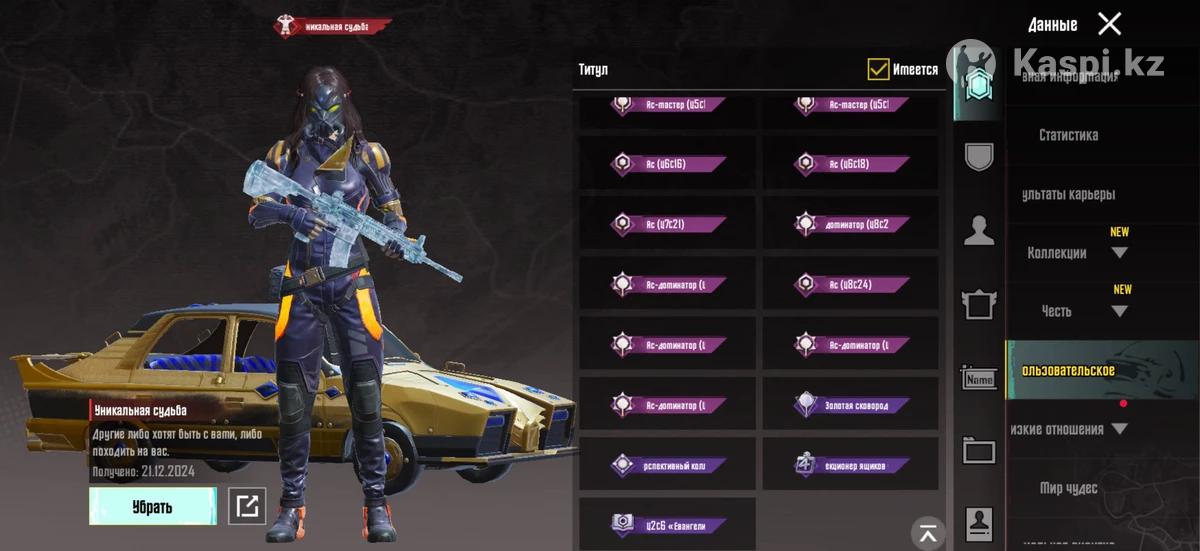
Task: Jump to top with the up-arrow button
Action: [x=930, y=533]
